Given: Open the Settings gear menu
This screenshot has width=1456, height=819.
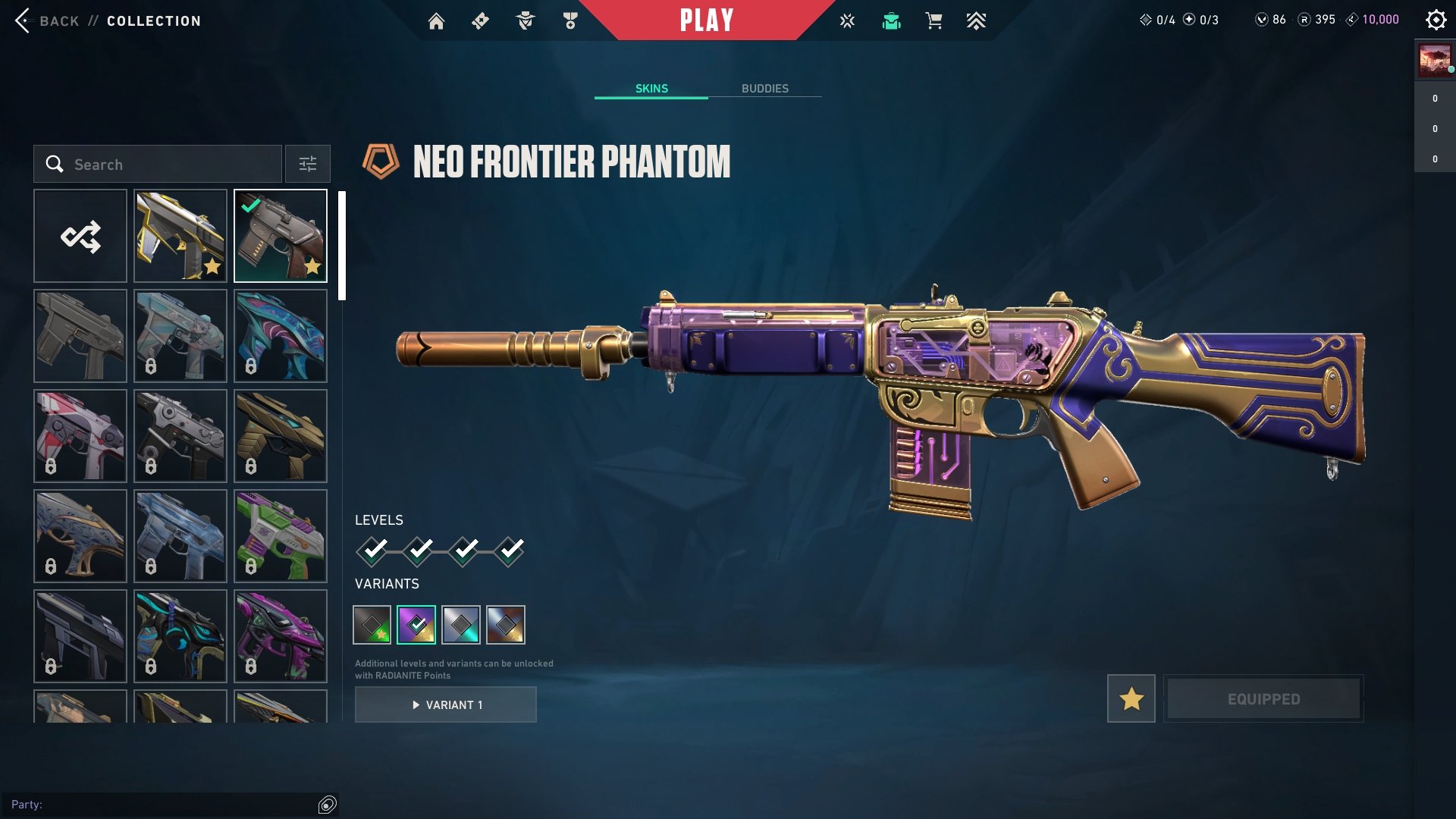Looking at the screenshot, I should pos(1436,20).
